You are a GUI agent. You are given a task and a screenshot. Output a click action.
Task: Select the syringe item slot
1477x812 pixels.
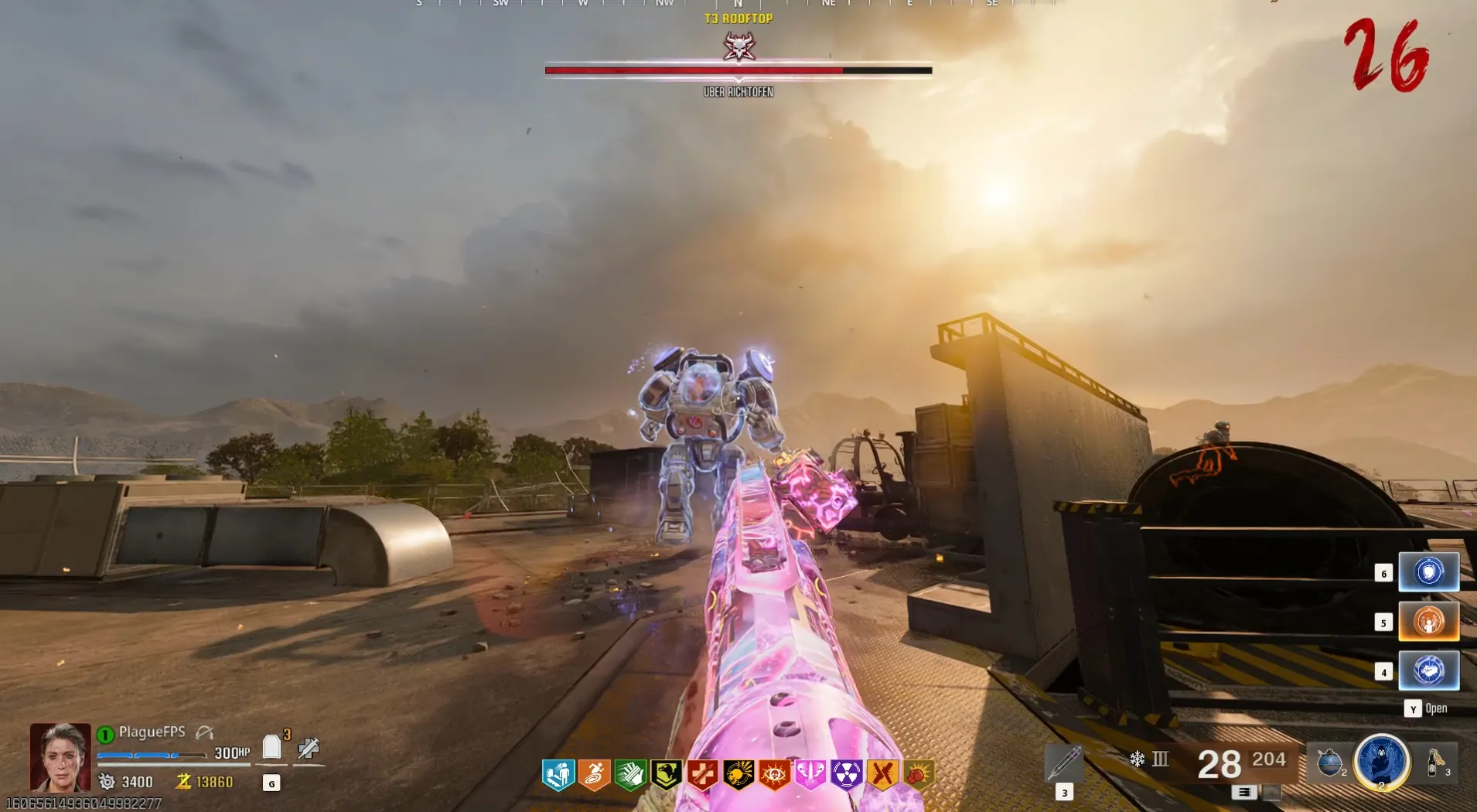1063,763
